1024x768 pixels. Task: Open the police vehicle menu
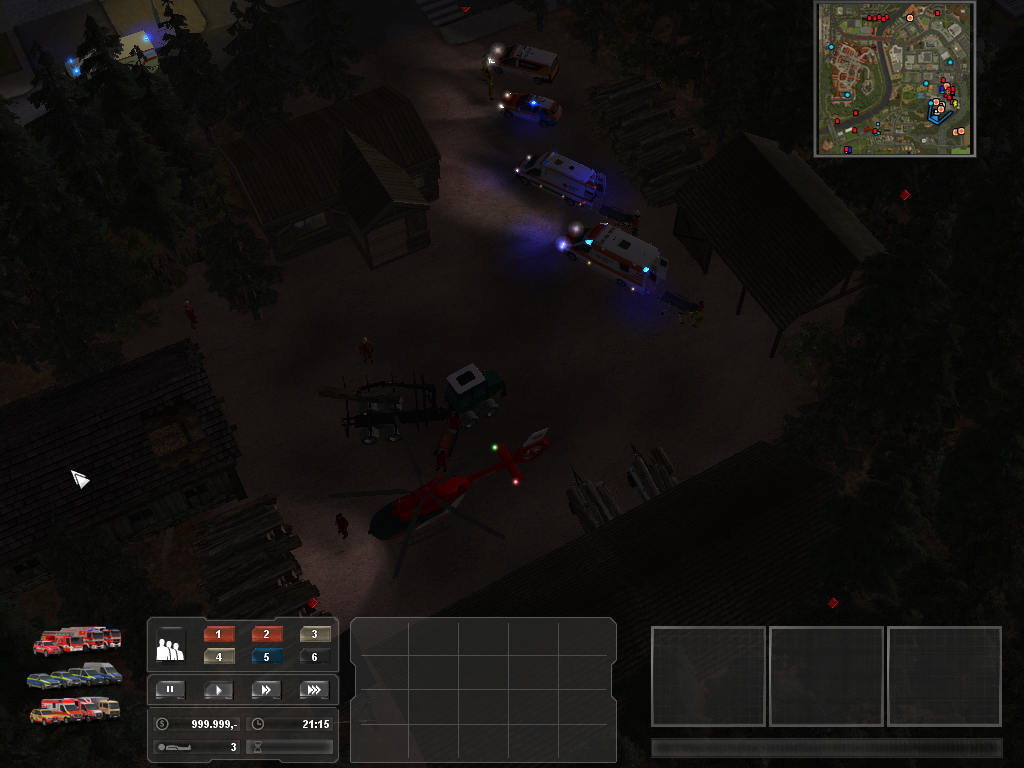tap(75, 675)
